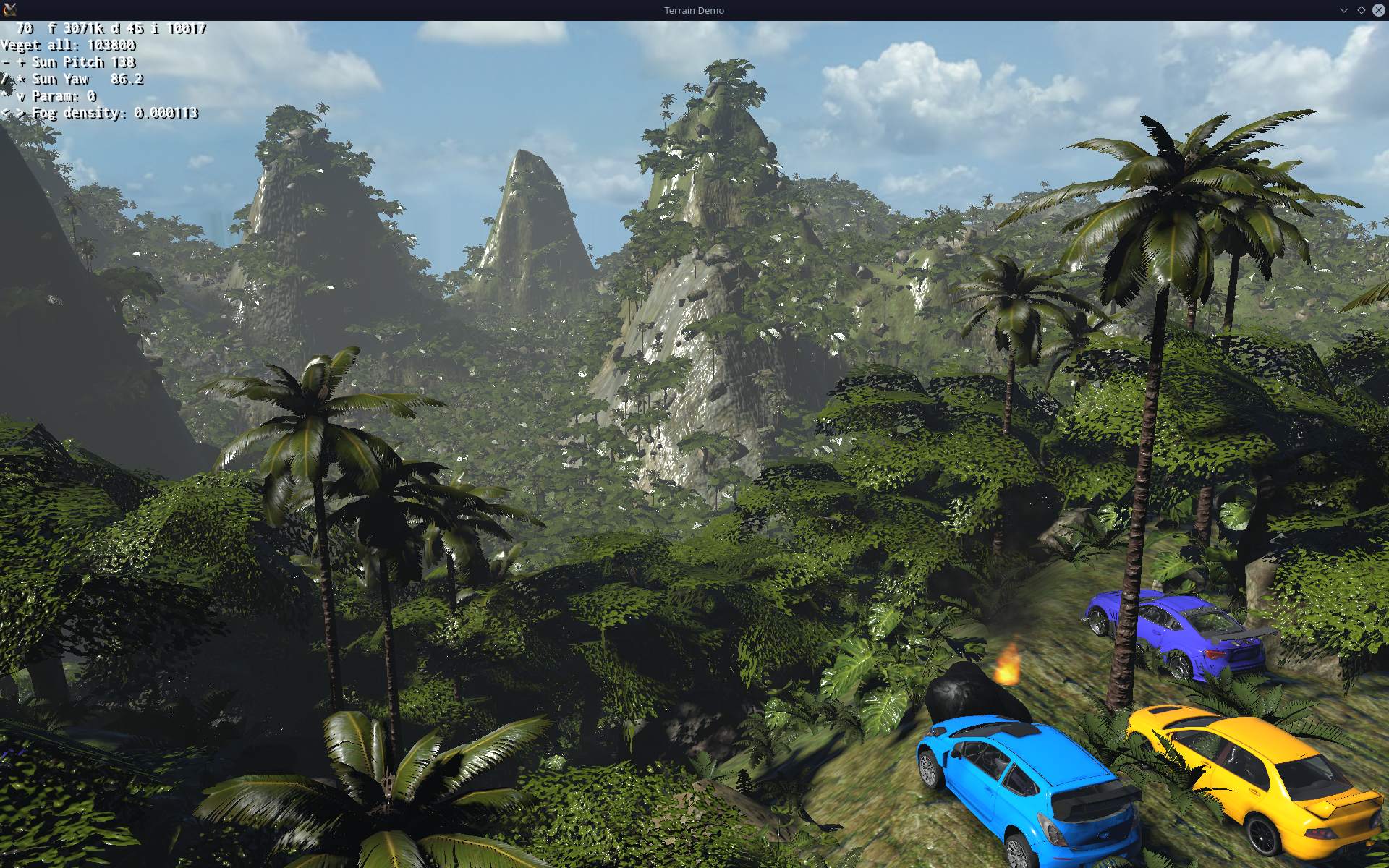Maximize the Terrain Demo window
The width and height of the screenshot is (1389, 868).
[1361, 10]
